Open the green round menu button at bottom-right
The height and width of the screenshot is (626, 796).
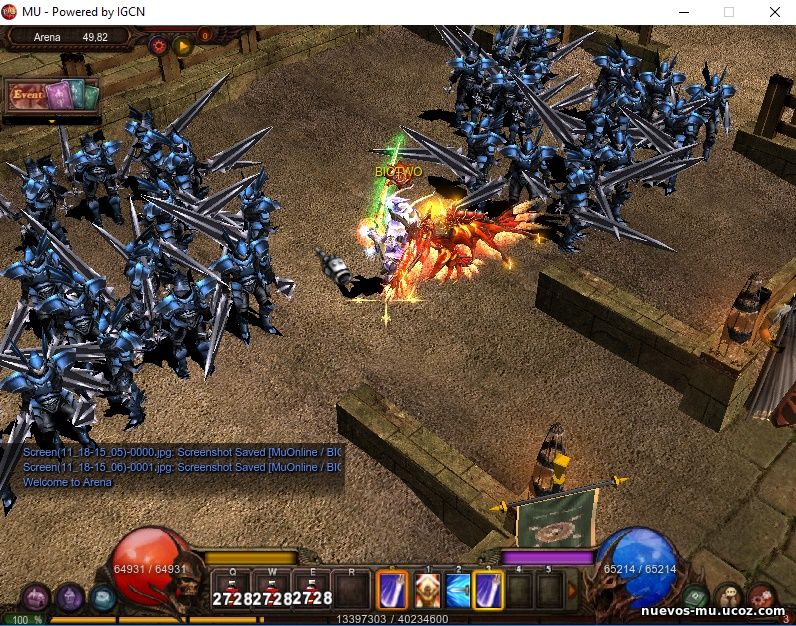(x=697, y=598)
